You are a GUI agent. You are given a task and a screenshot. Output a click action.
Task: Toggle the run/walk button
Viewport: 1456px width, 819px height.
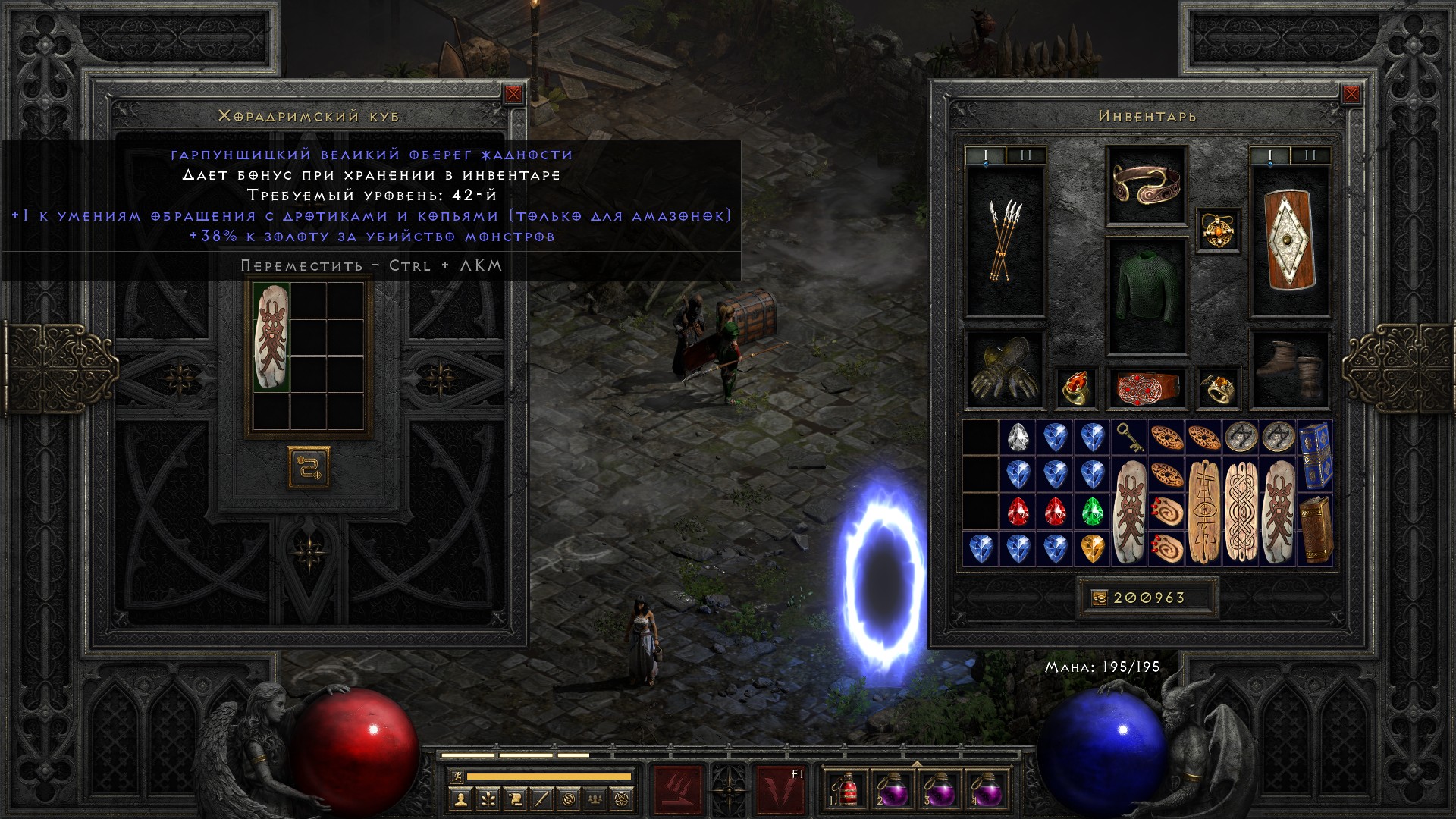pyautogui.click(x=455, y=777)
